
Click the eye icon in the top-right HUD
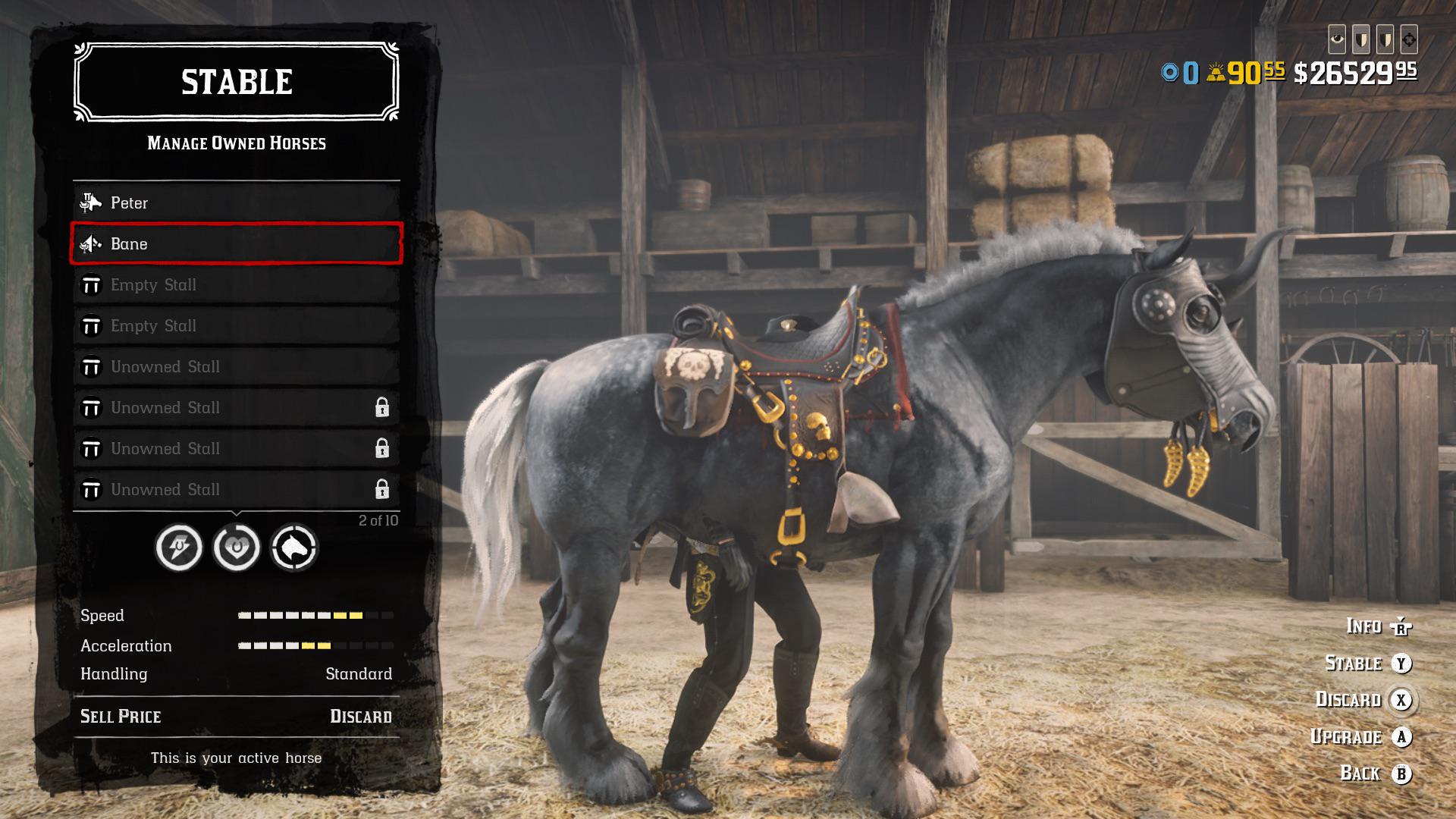[1338, 39]
